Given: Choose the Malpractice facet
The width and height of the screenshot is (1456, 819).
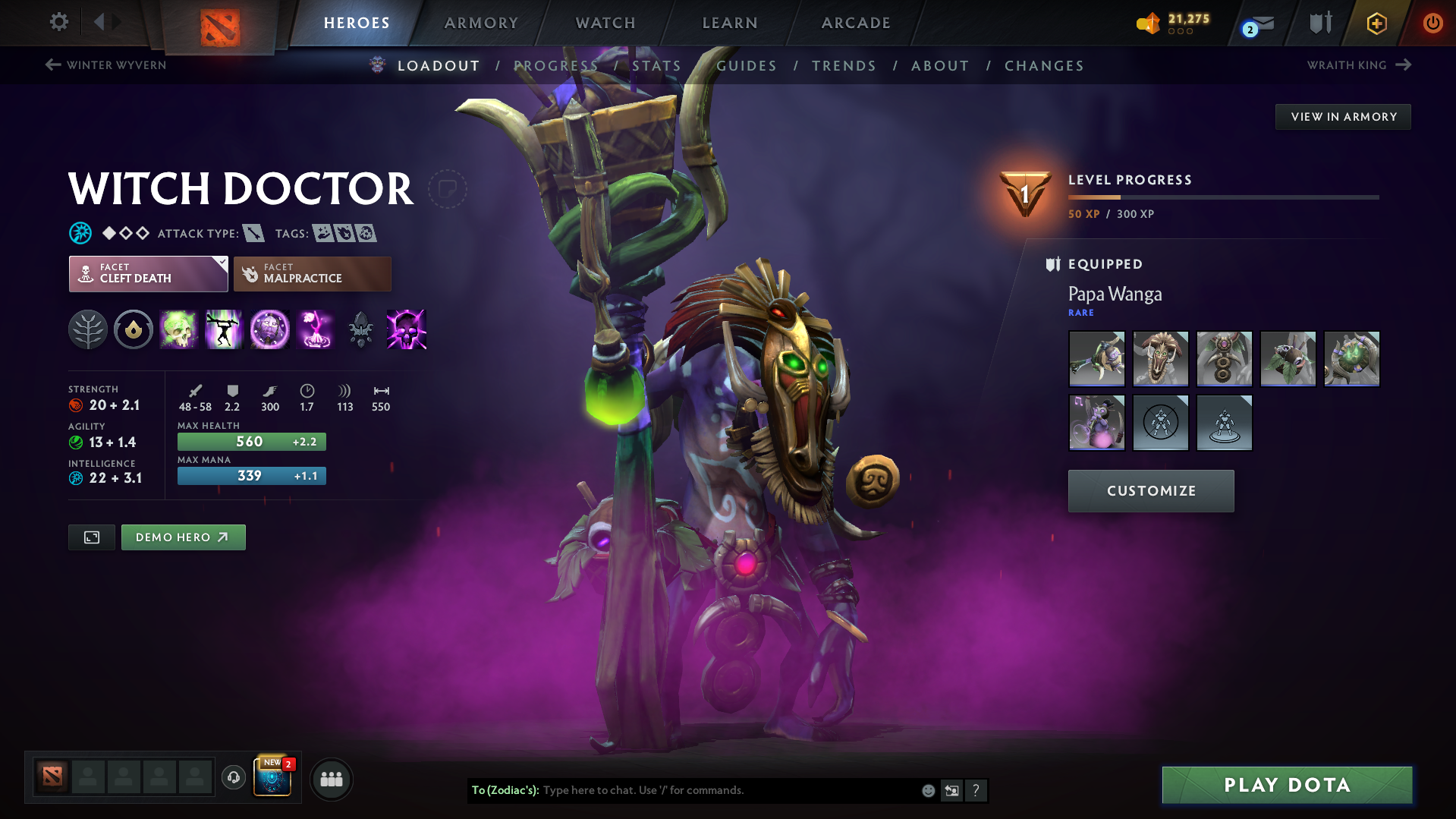Looking at the screenshot, I should point(312,274).
